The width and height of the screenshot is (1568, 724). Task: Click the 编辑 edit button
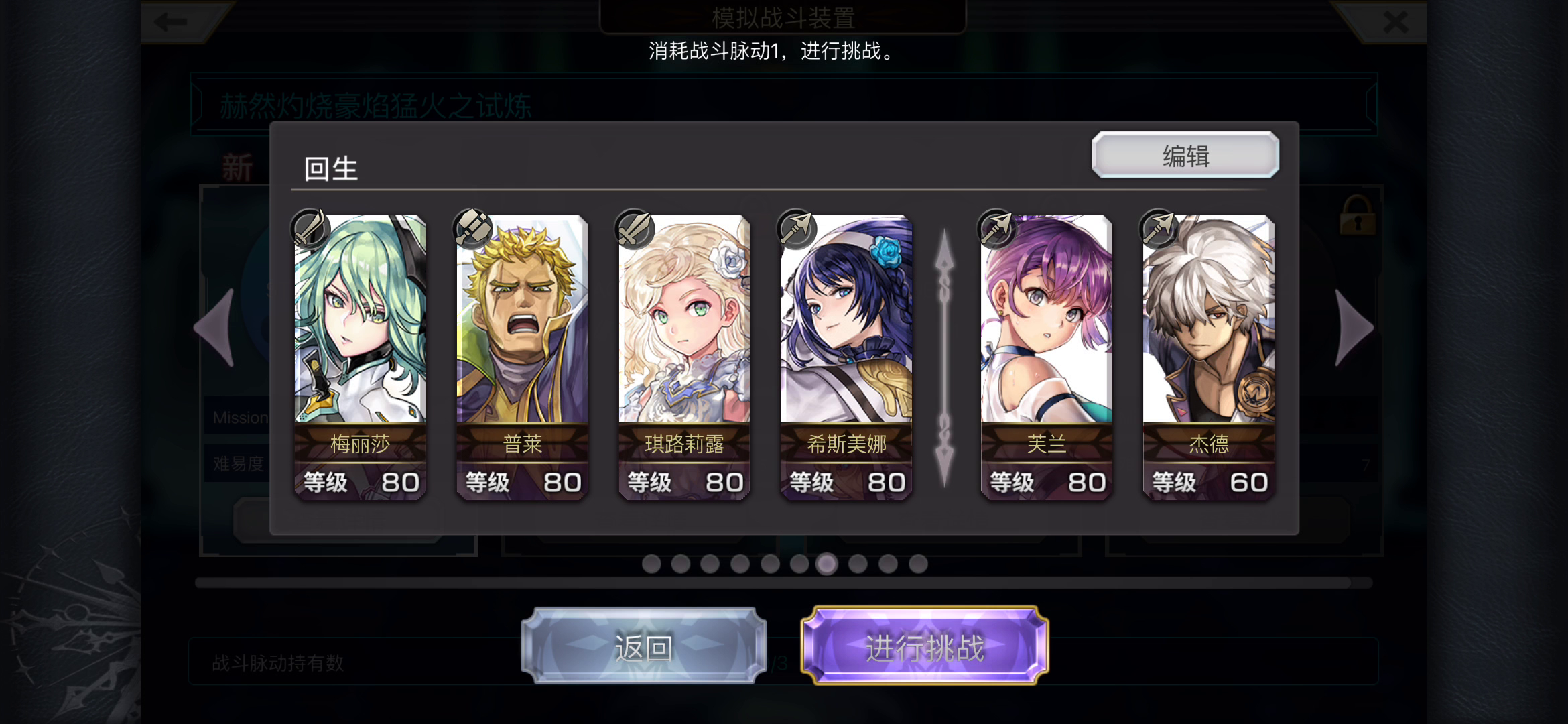click(x=1185, y=155)
